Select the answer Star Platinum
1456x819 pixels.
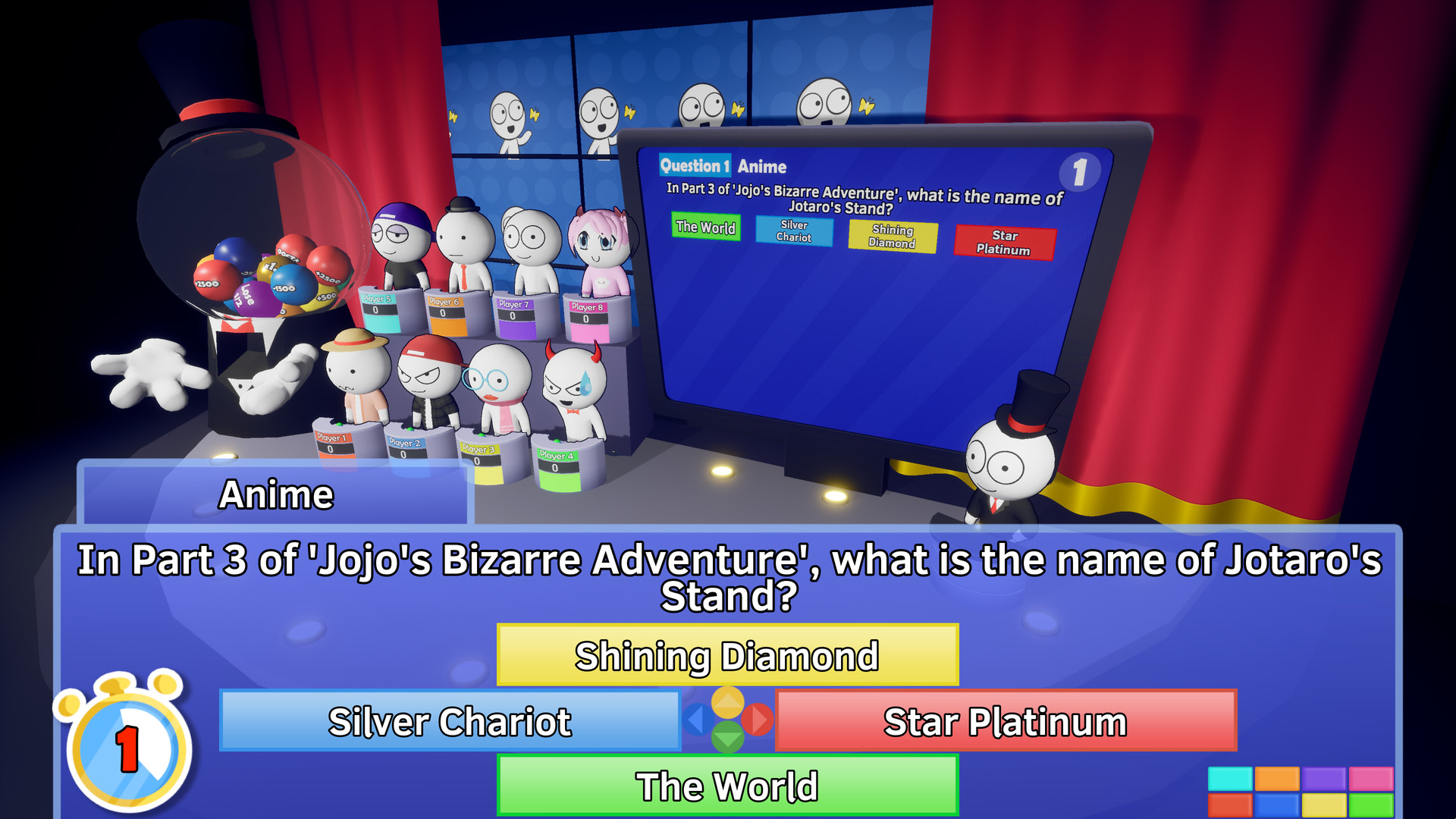tap(1005, 722)
